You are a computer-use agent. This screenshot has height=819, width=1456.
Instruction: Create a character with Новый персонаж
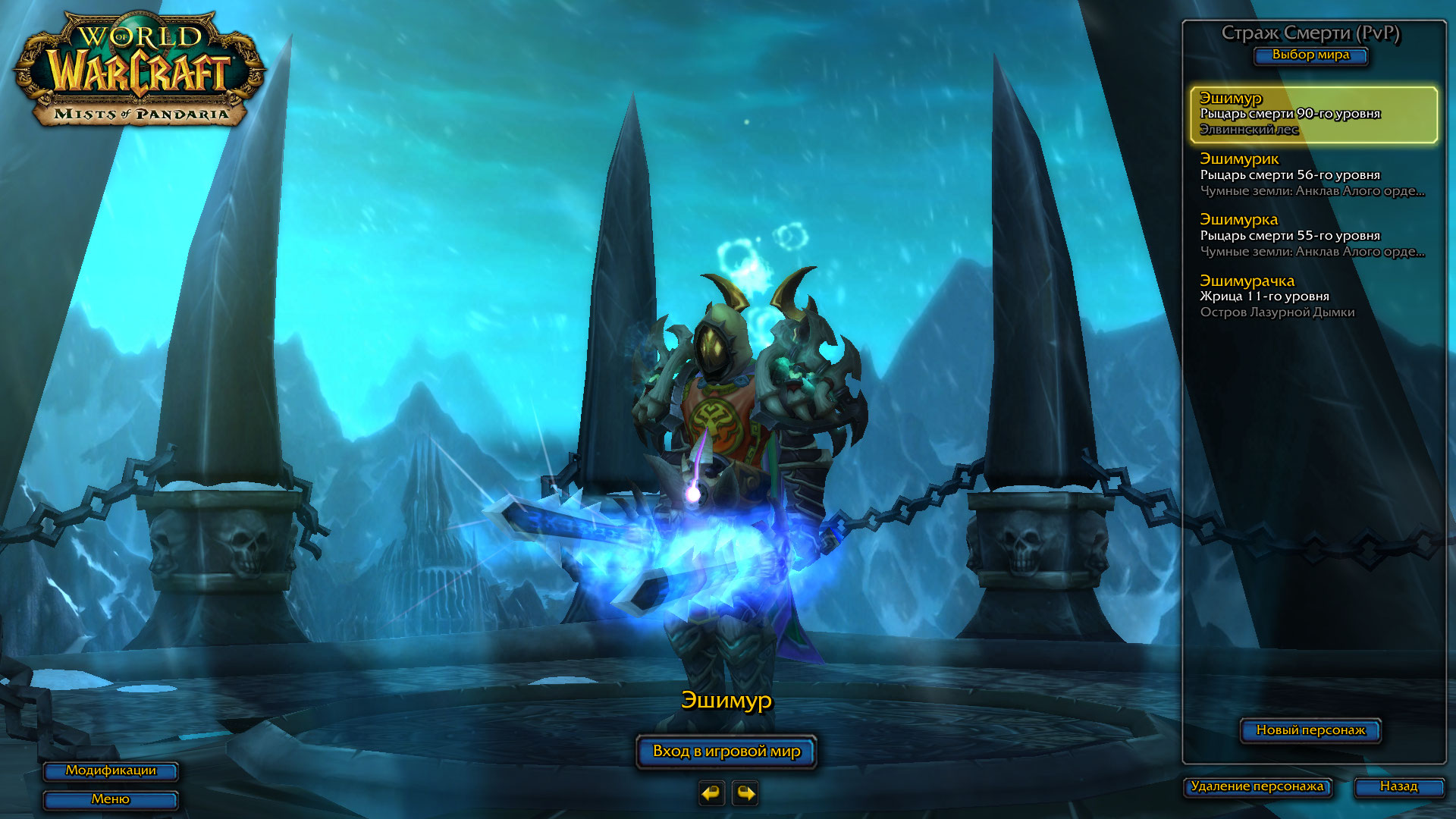pos(1310,730)
